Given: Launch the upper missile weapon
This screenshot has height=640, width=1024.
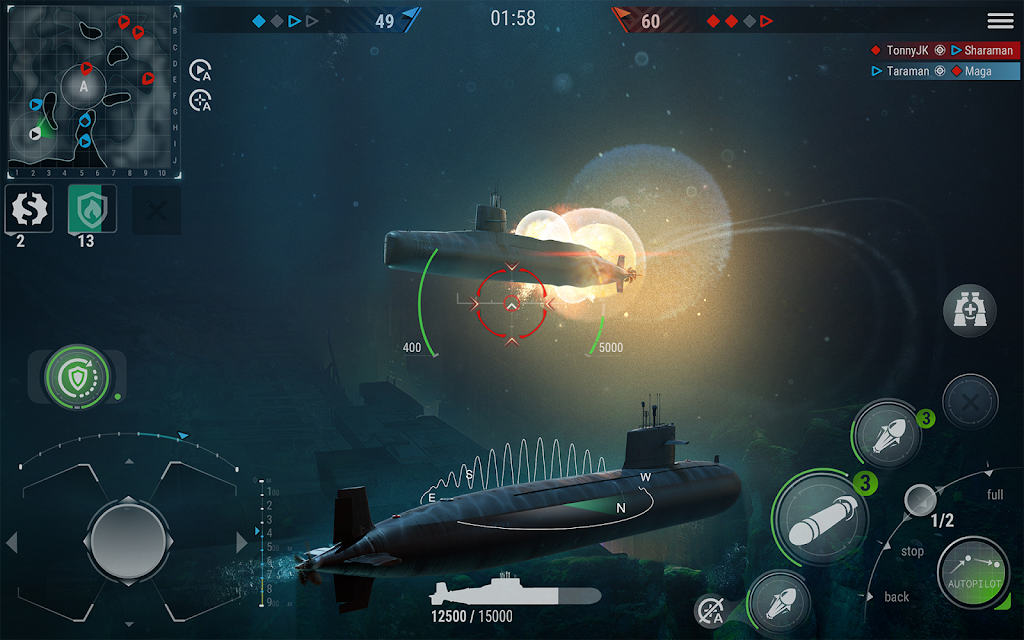Looking at the screenshot, I should (x=886, y=435).
